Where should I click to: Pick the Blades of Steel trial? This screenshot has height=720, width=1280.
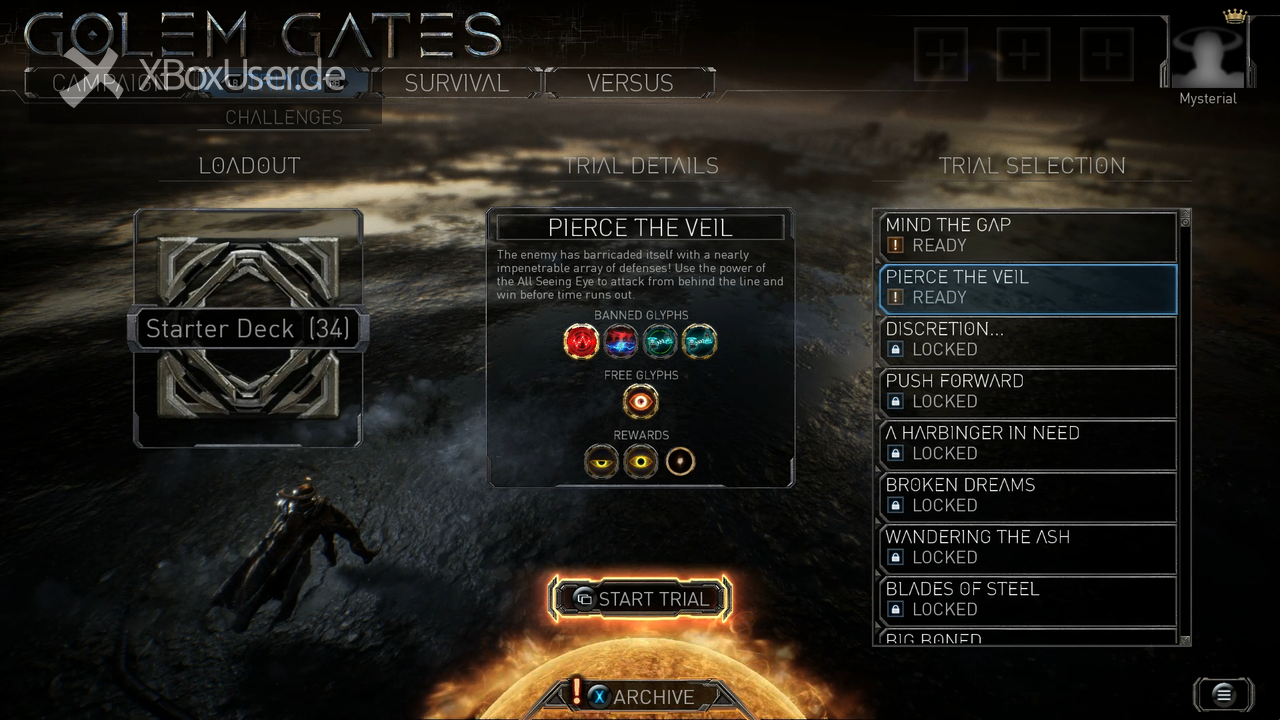[1027, 600]
